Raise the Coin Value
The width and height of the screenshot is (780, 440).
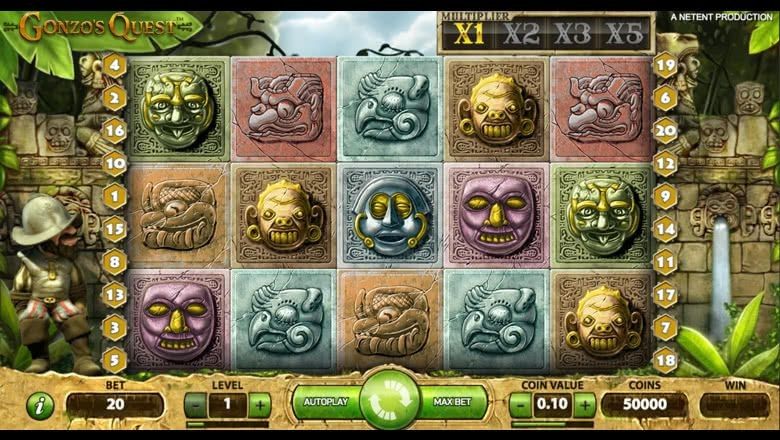[584, 405]
